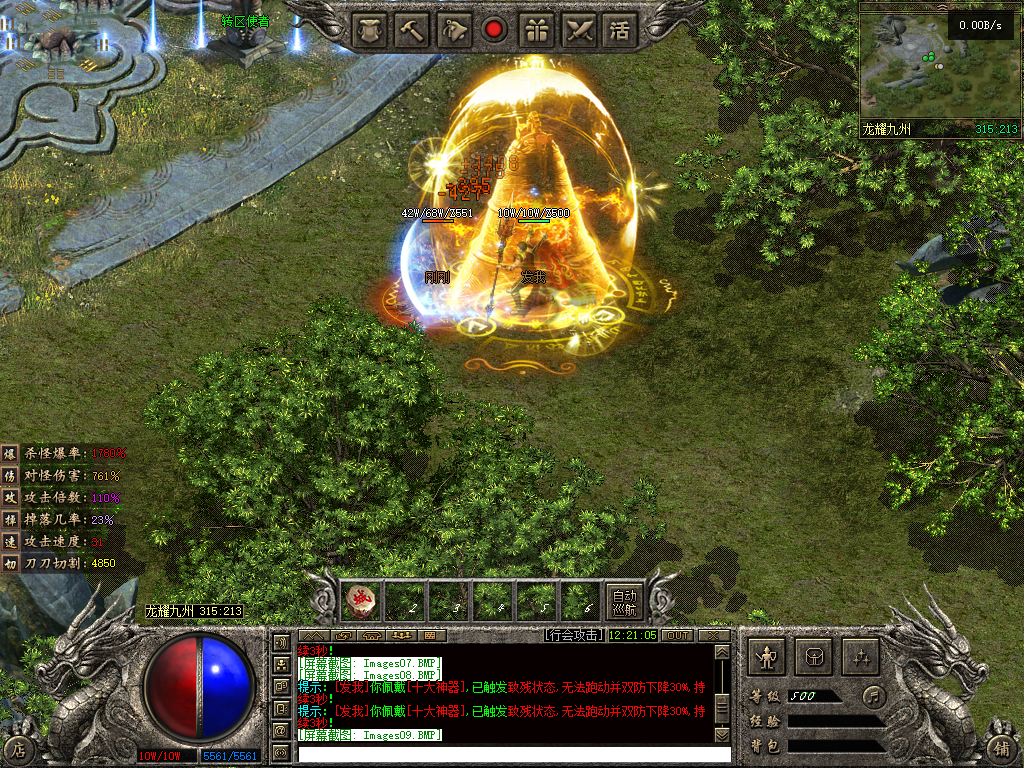The width and height of the screenshot is (1024, 768).
Task: Toggle the music note sound button
Action: pyautogui.click(x=874, y=695)
